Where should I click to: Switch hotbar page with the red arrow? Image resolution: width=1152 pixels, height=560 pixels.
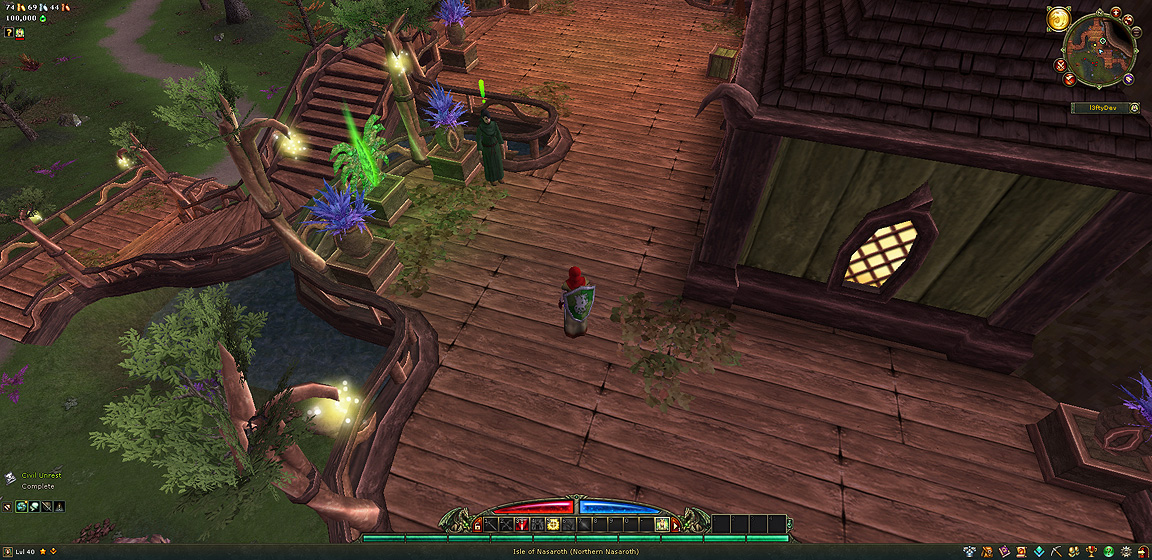[x=674, y=523]
